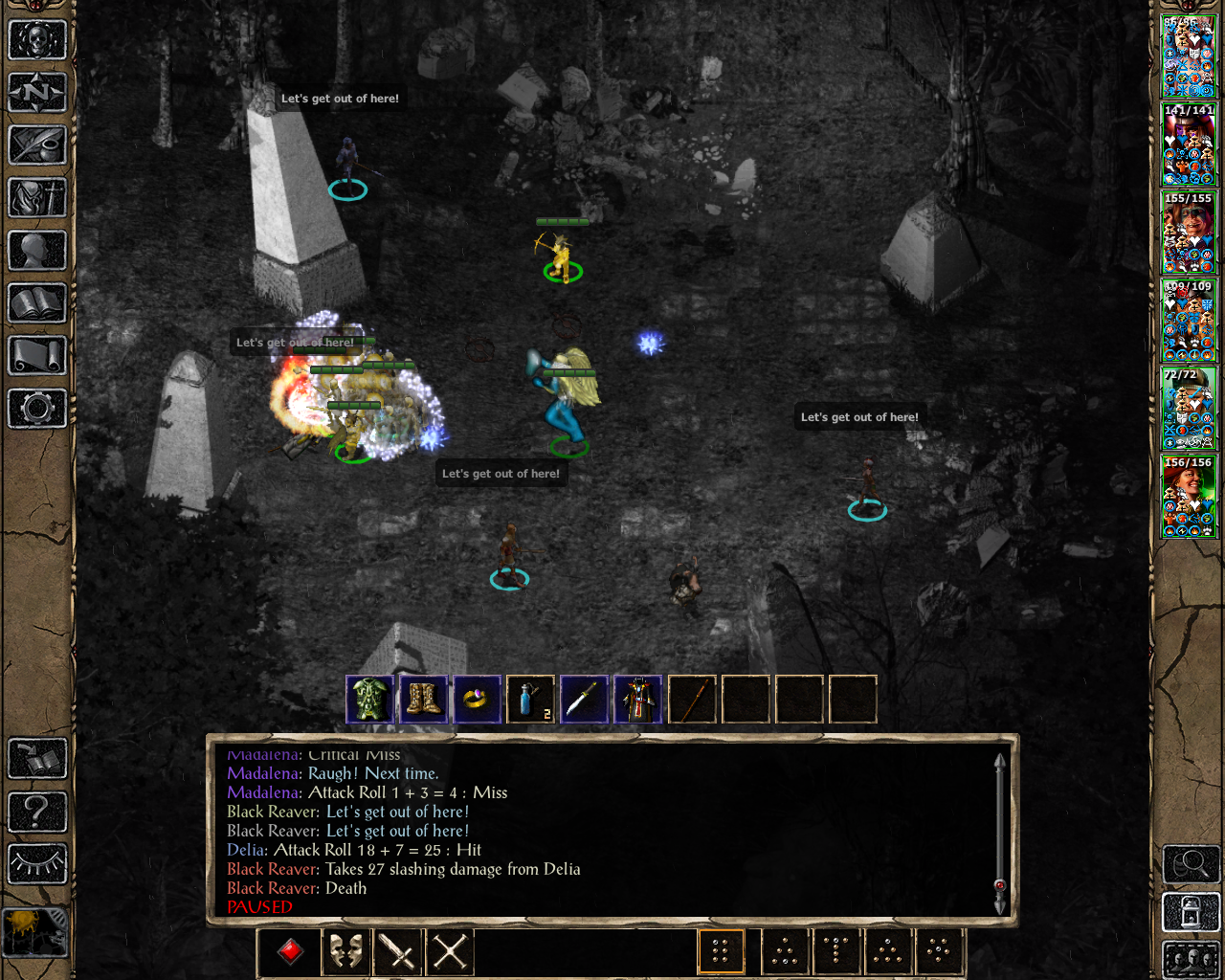Open the area map with the compass icon
1225x980 pixels.
37,93
